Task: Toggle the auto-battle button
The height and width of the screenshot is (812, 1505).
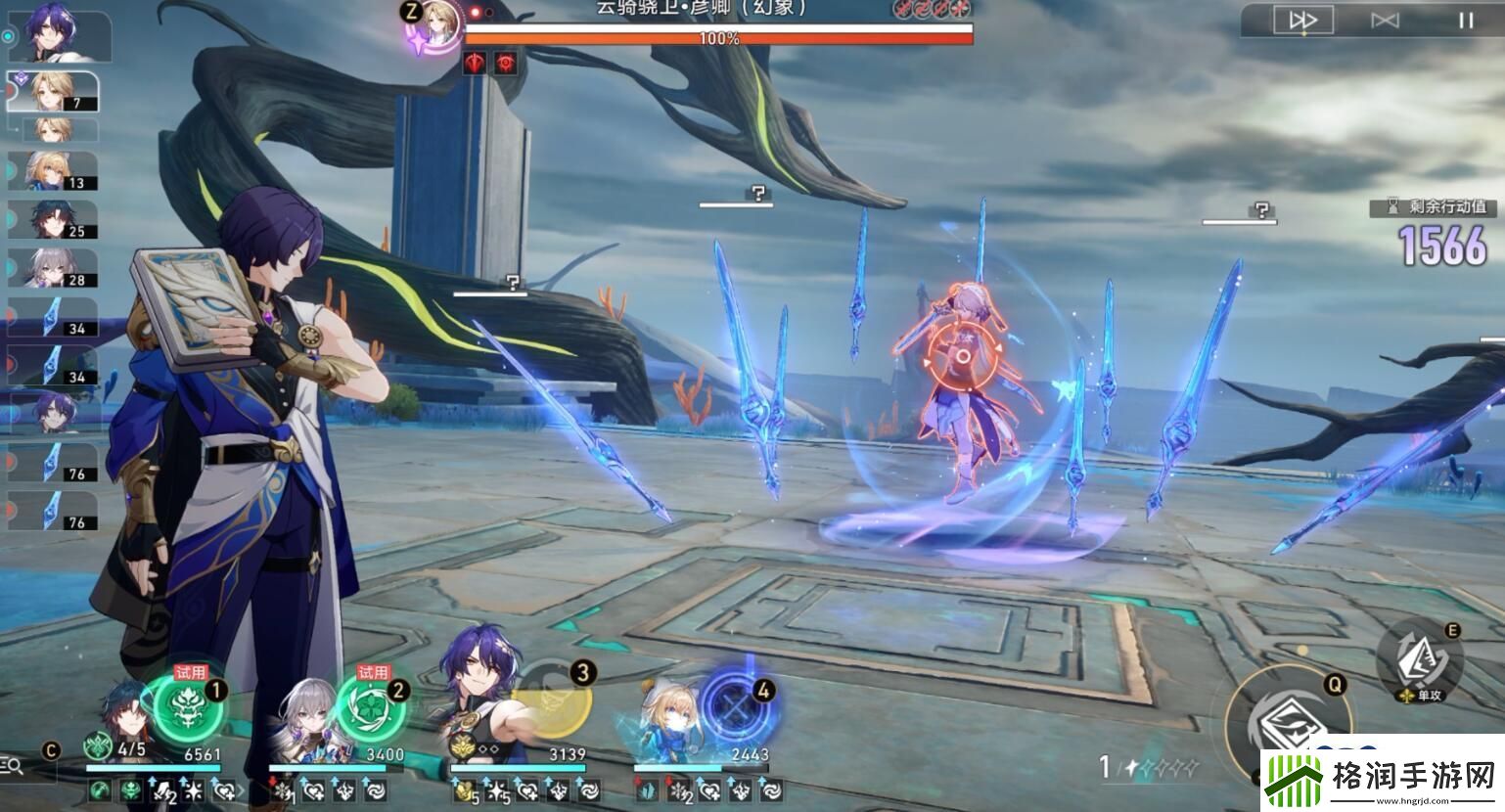Action: (x=1384, y=21)
